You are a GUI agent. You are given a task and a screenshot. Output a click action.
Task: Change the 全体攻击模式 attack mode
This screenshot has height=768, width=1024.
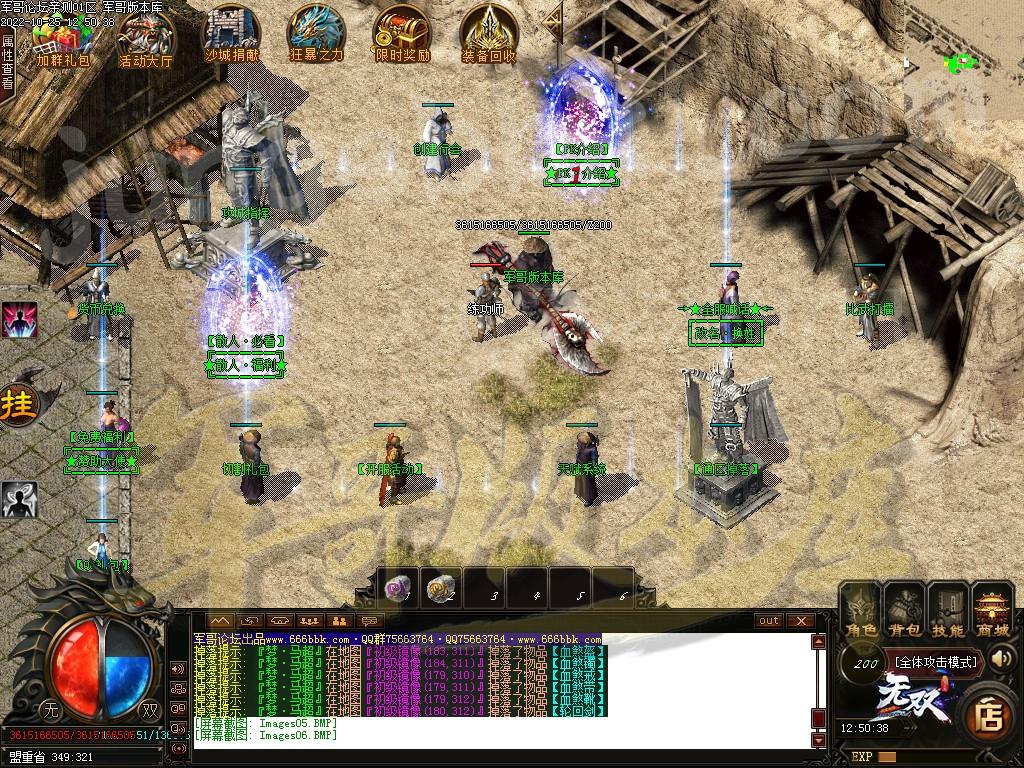click(x=935, y=662)
